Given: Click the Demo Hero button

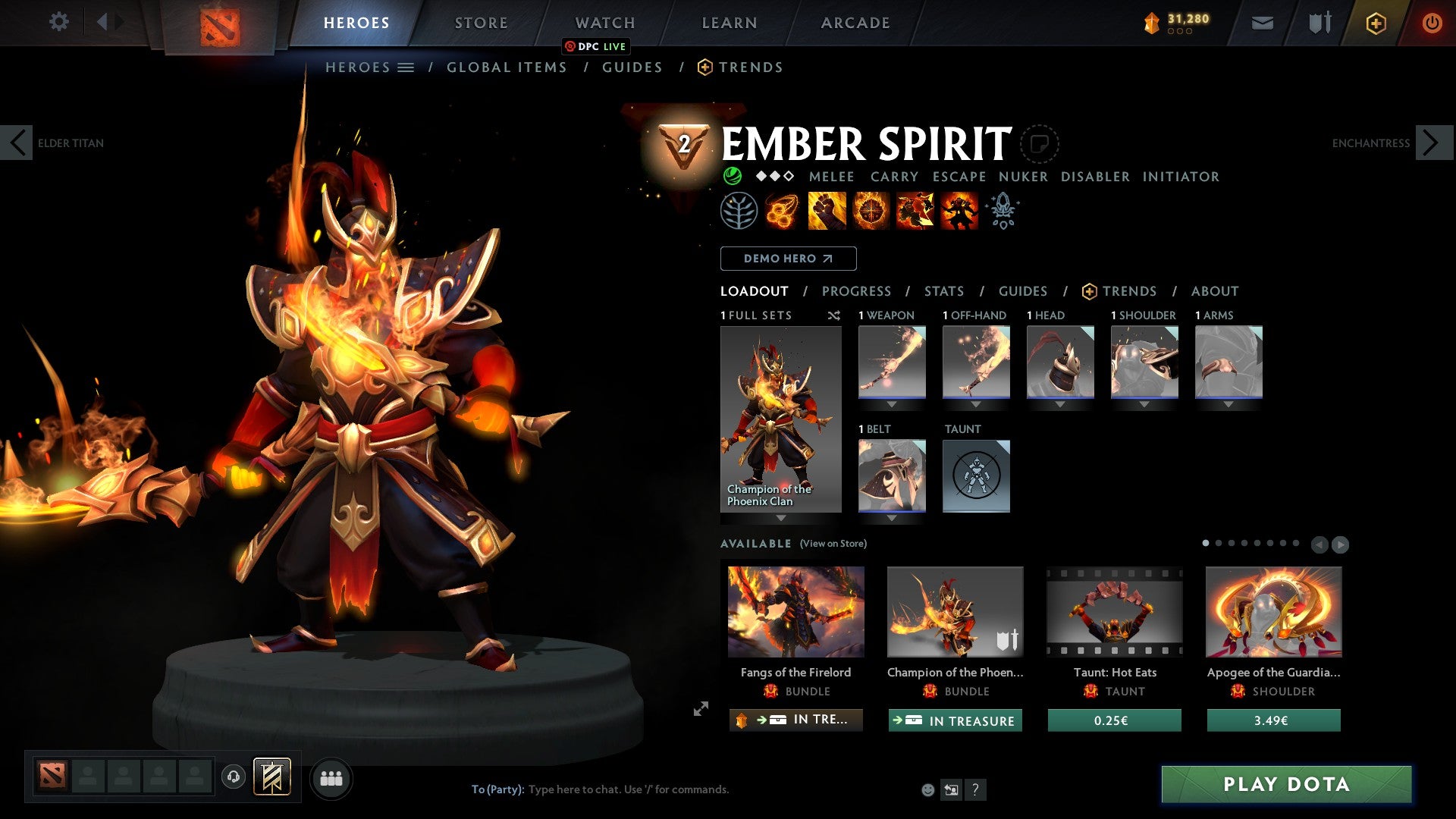Looking at the screenshot, I should [x=788, y=259].
